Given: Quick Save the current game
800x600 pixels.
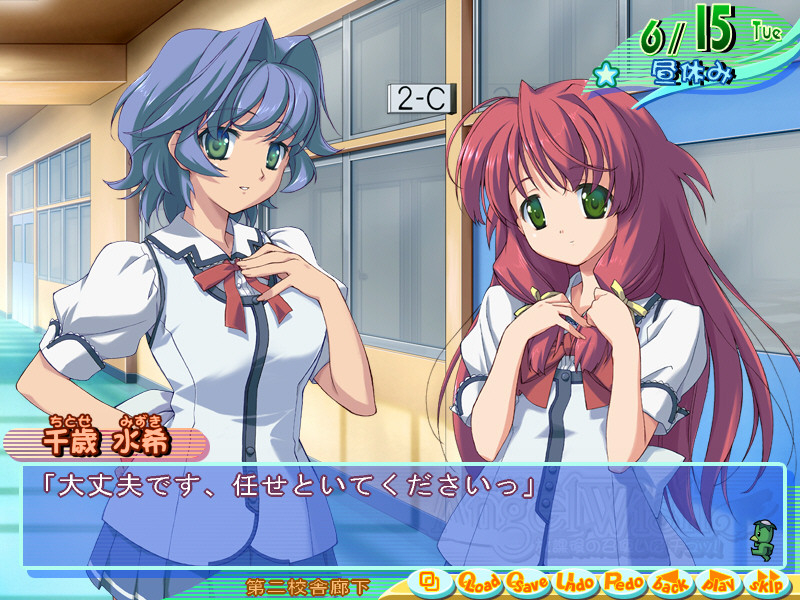Looking at the screenshot, I should 528,581.
